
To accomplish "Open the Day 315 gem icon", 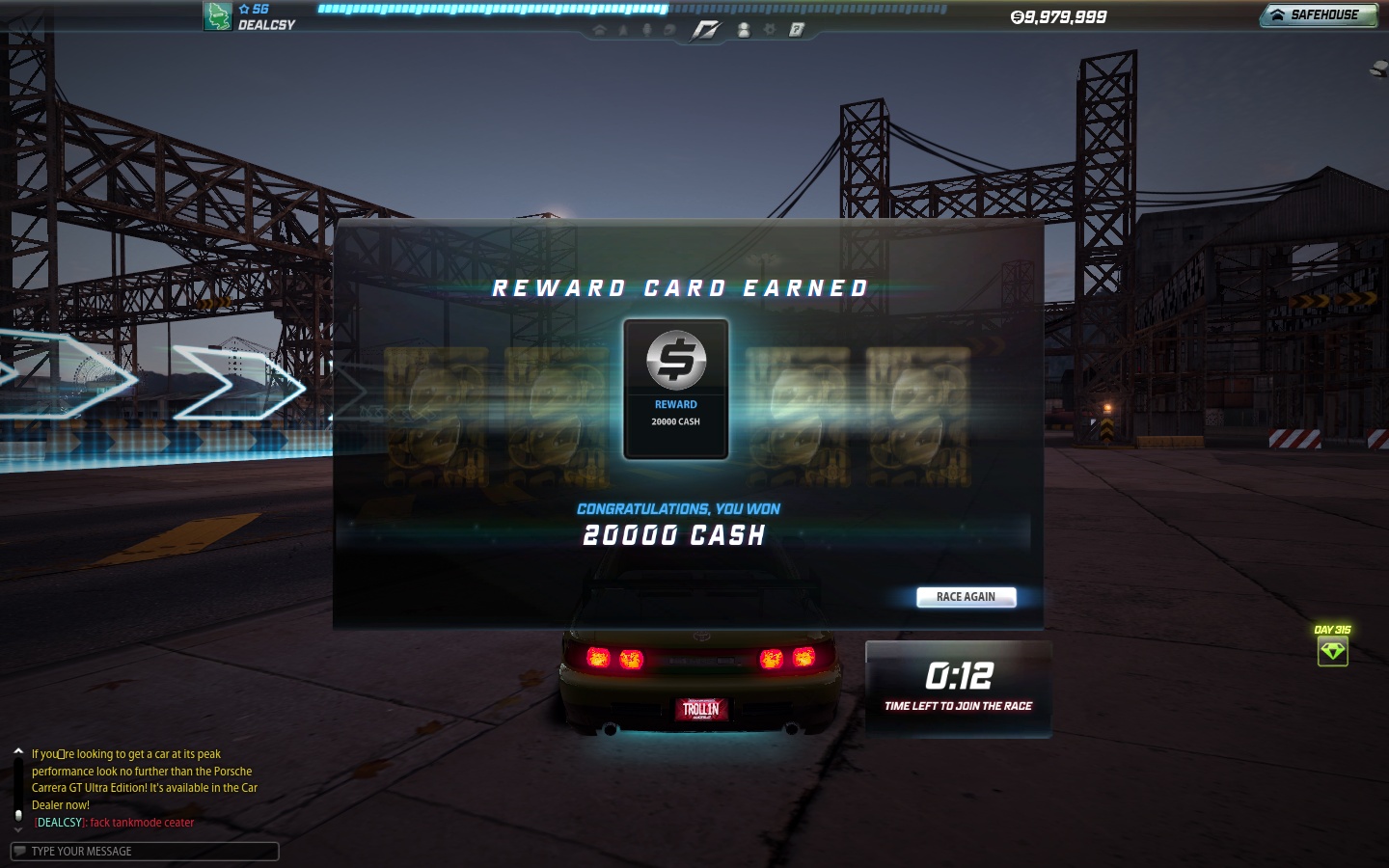I will point(1332,651).
